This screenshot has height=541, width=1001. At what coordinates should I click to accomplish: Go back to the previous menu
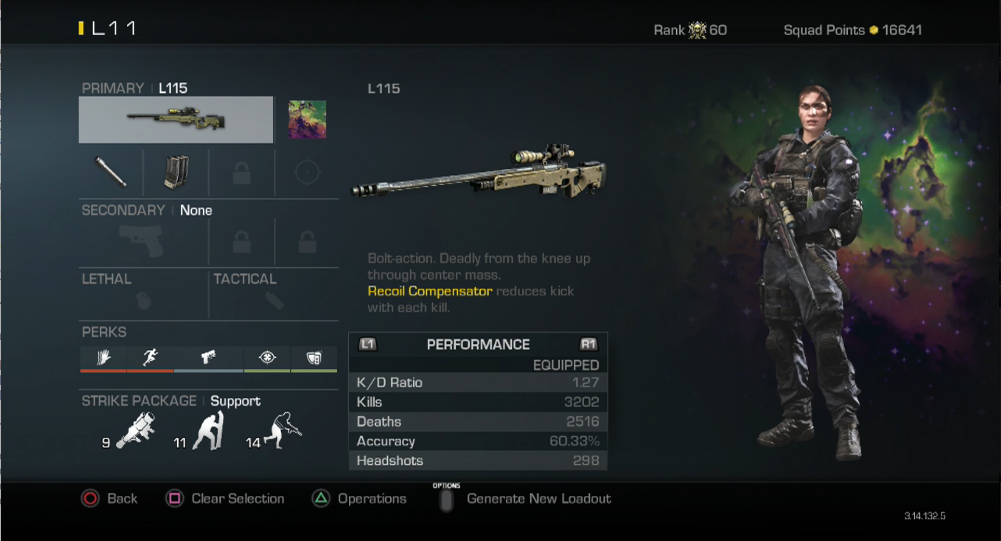(110, 498)
